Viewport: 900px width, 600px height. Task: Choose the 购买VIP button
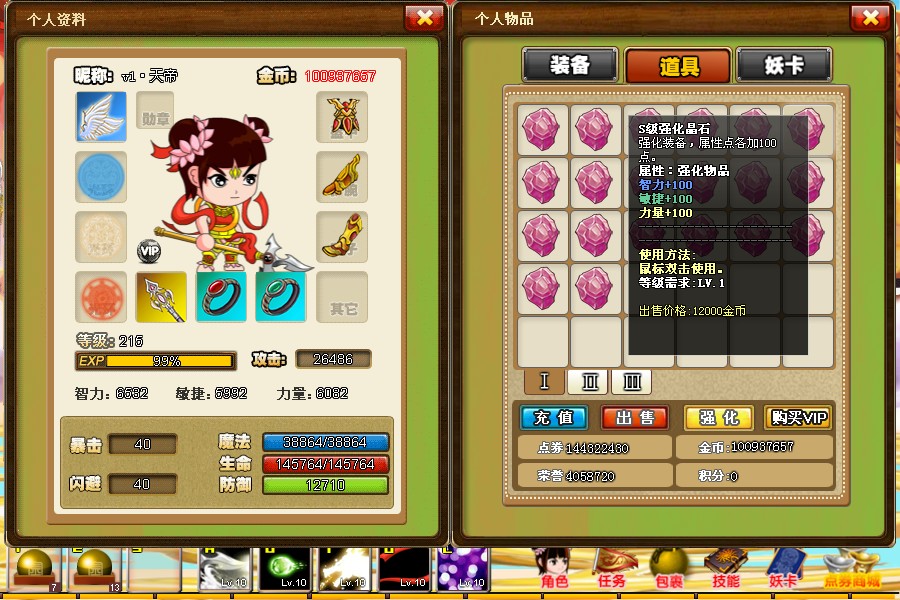[x=798, y=417]
